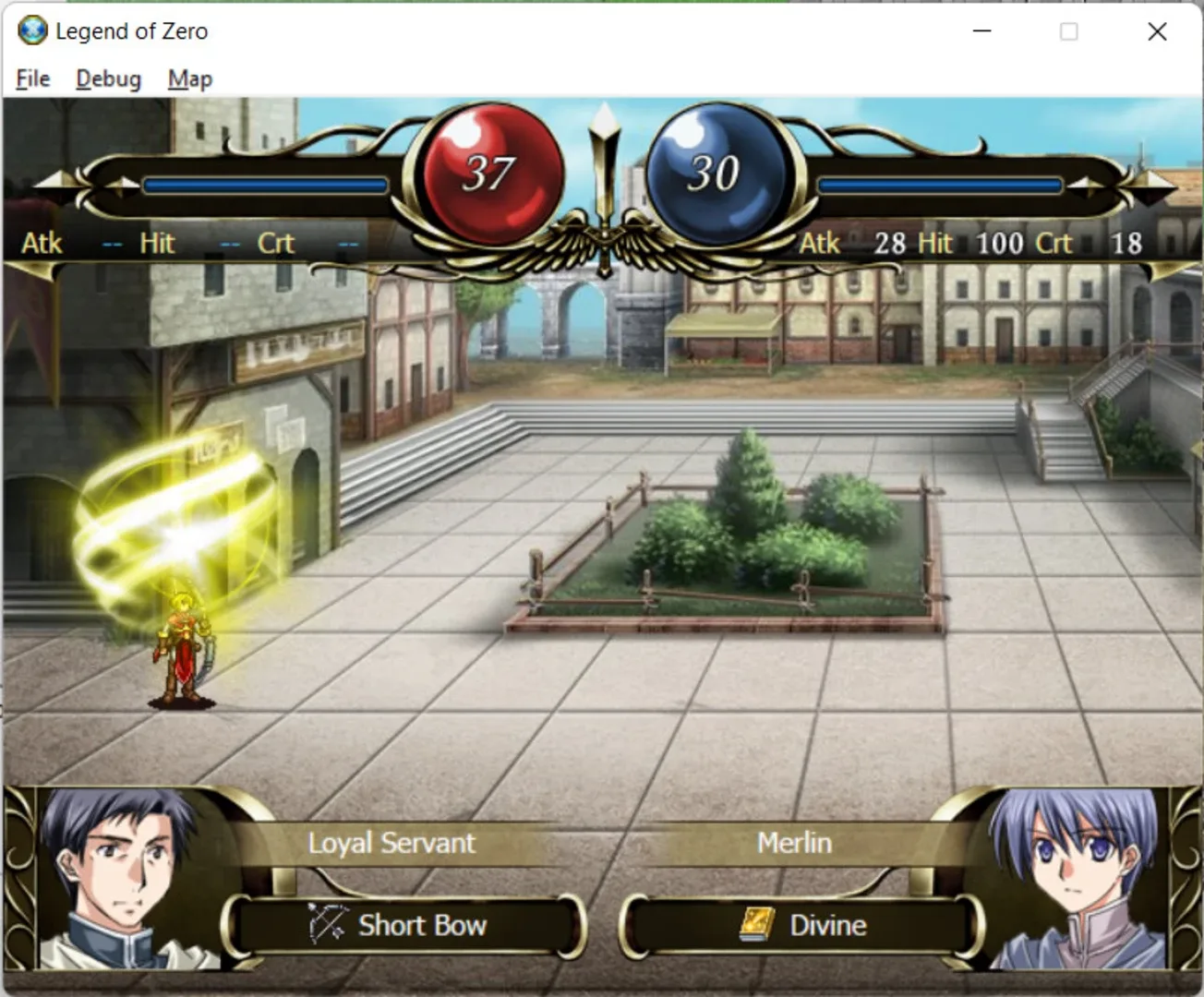Click the golden winged ornament below the sword
Image resolution: width=1204 pixels, height=997 pixels.
coord(605,245)
